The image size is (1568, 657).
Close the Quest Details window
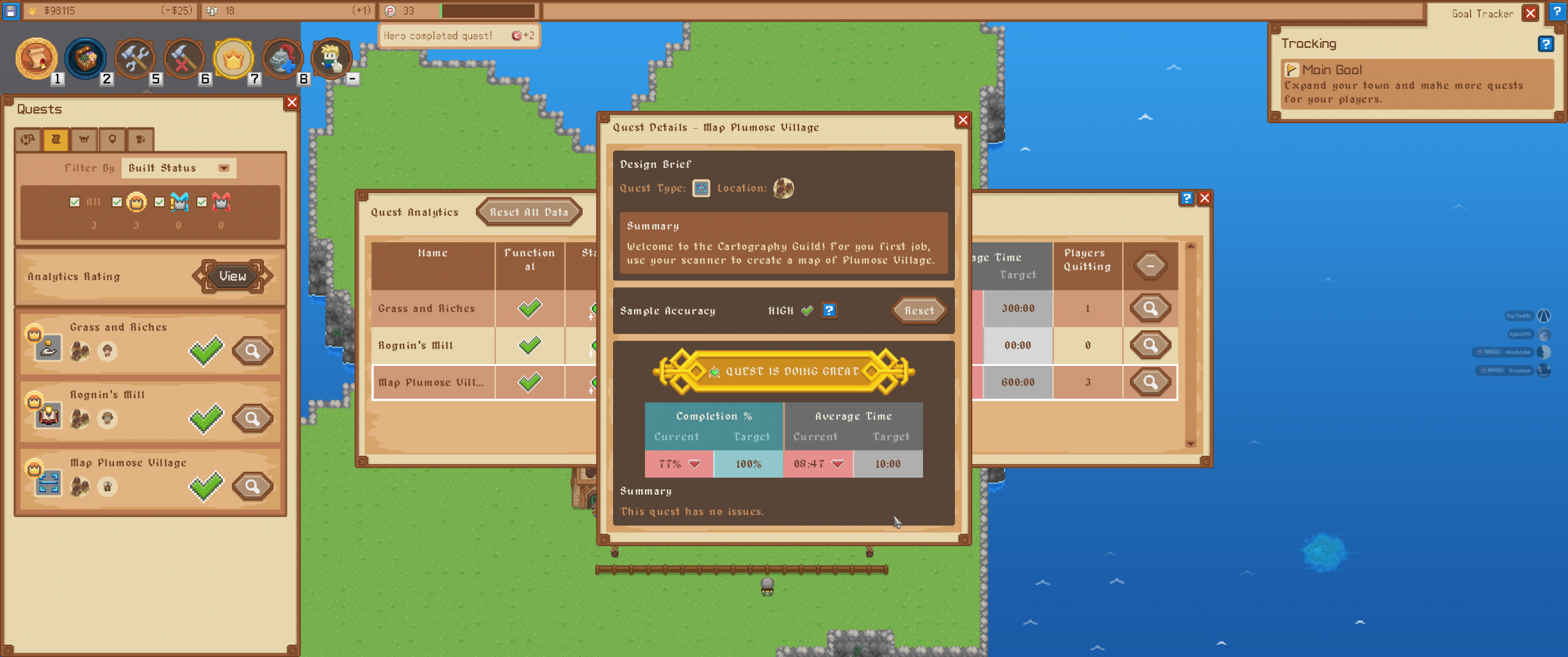[962, 120]
